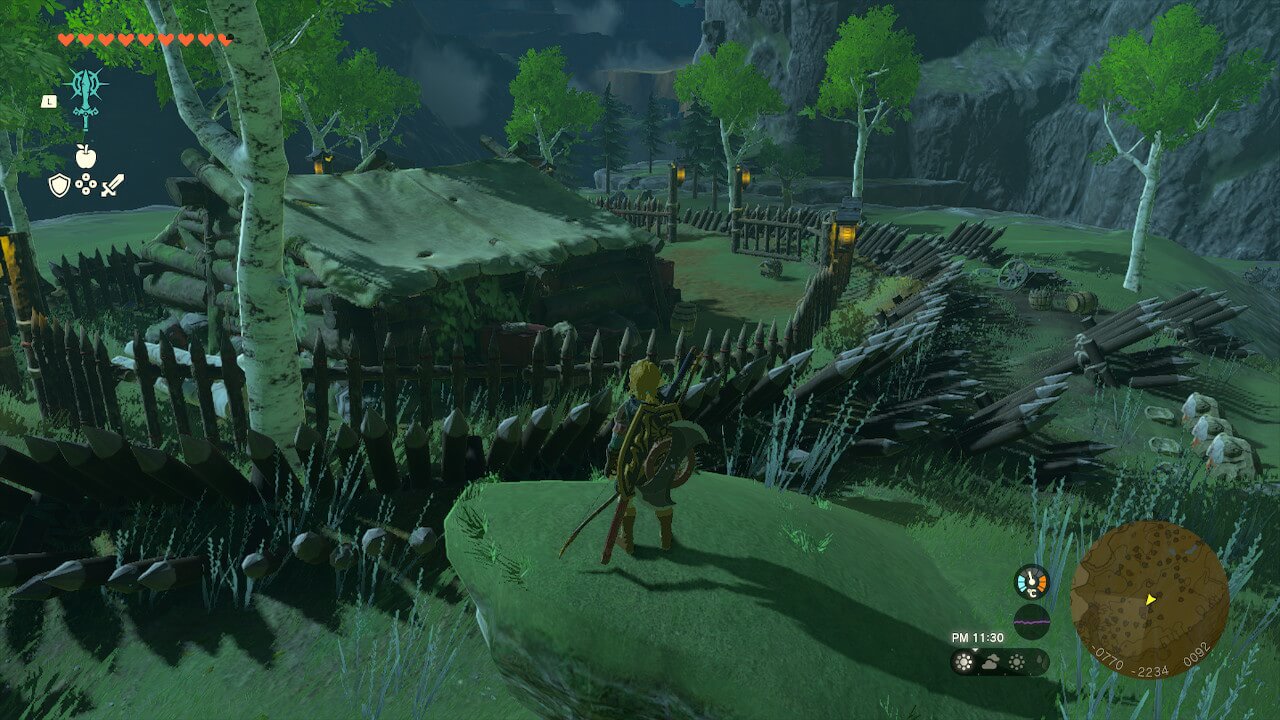Image resolution: width=1280 pixels, height=720 pixels.
Task: Activate the teal sword ability icon
Action: click(86, 97)
